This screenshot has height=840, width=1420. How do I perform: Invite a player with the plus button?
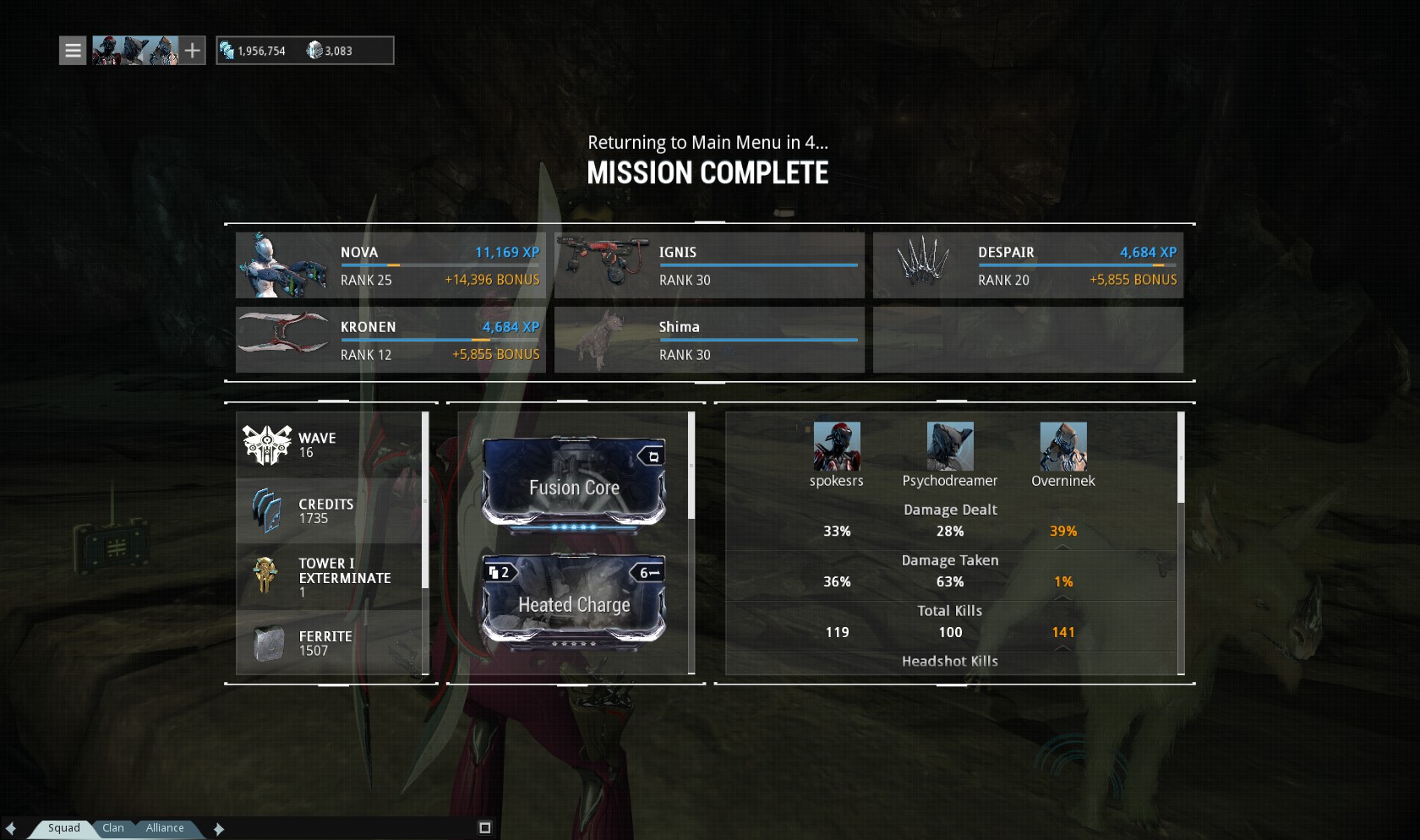pyautogui.click(x=193, y=51)
